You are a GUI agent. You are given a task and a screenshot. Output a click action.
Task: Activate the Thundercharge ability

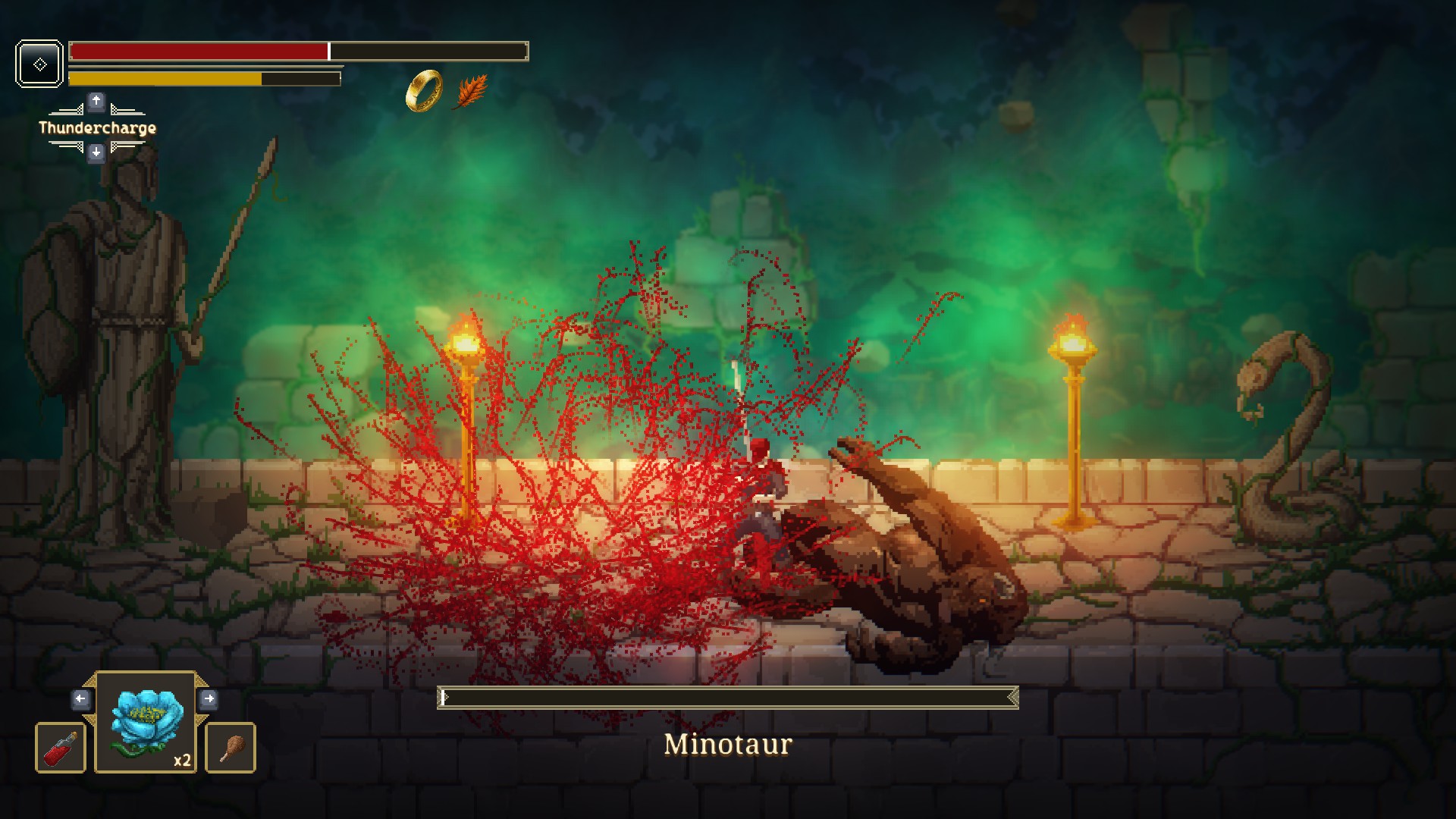[97, 127]
